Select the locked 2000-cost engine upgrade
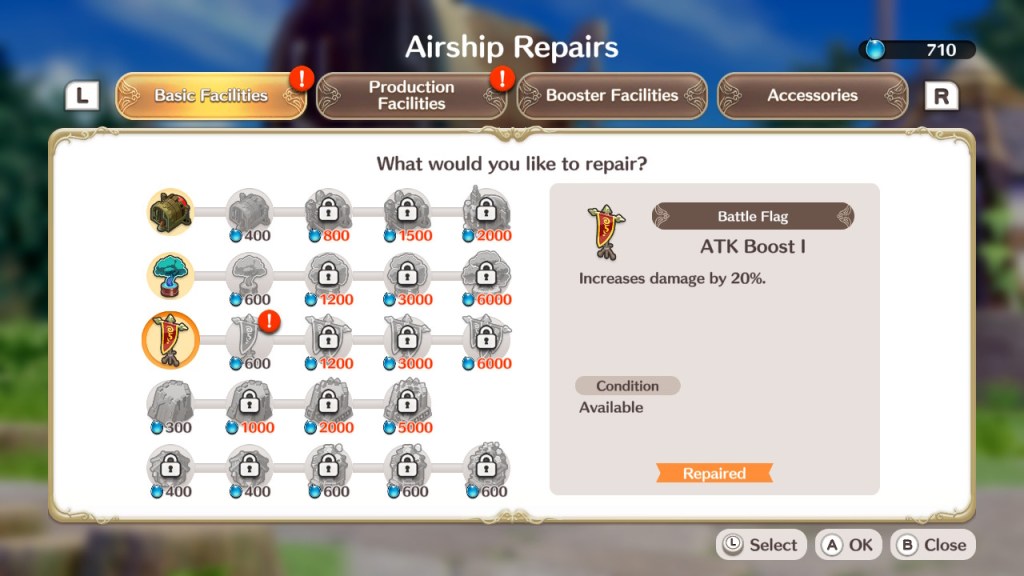Viewport: 1024px width, 576px height. click(486, 211)
